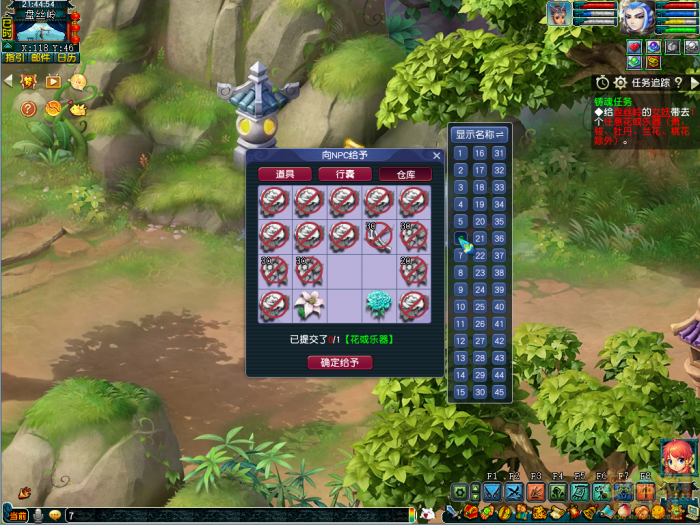
Task: Open the 指引 guide button
Action: (15, 58)
